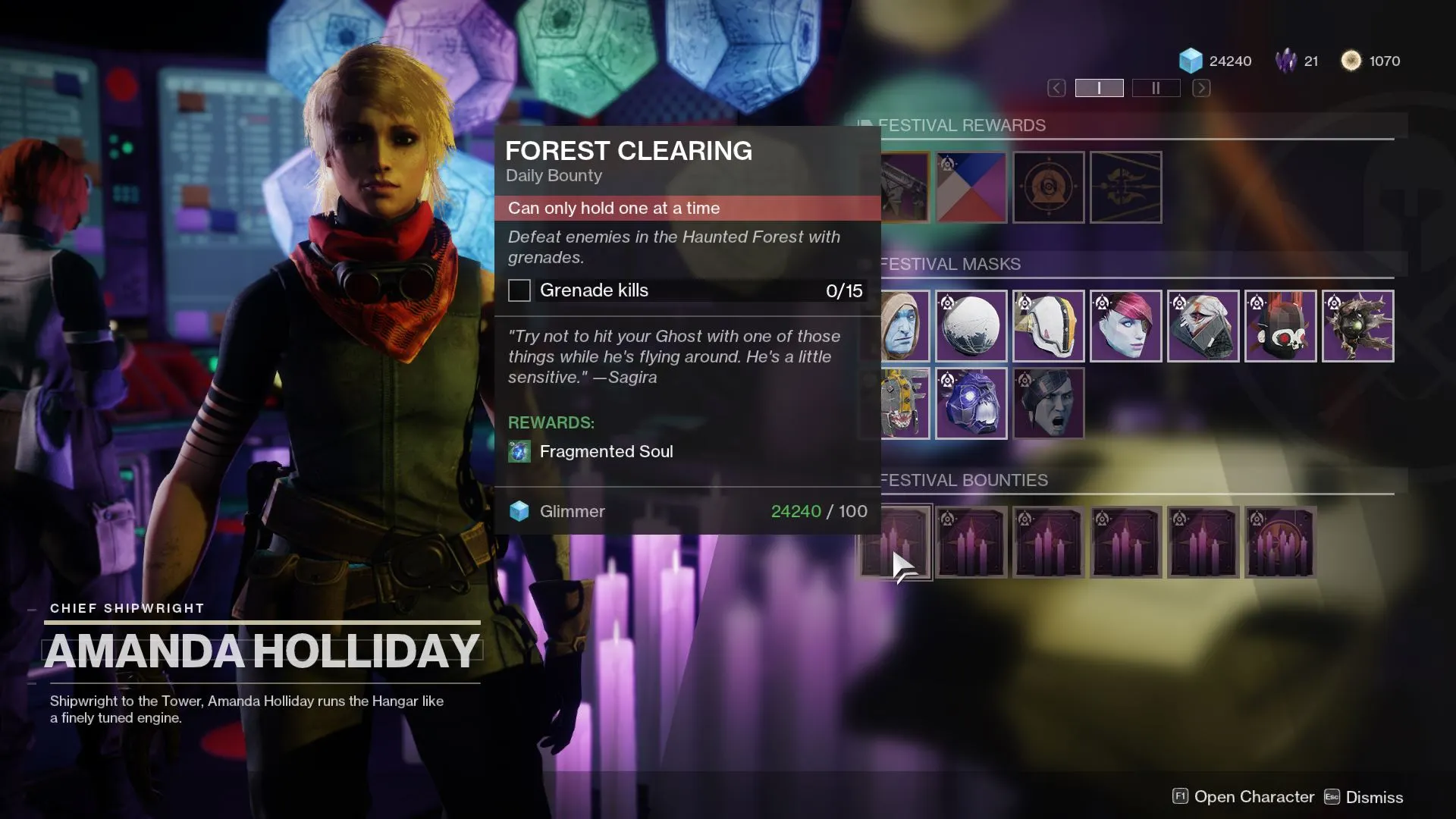Pick the orange circular emblem reward
This screenshot has width=1456, height=819.
tap(1049, 187)
